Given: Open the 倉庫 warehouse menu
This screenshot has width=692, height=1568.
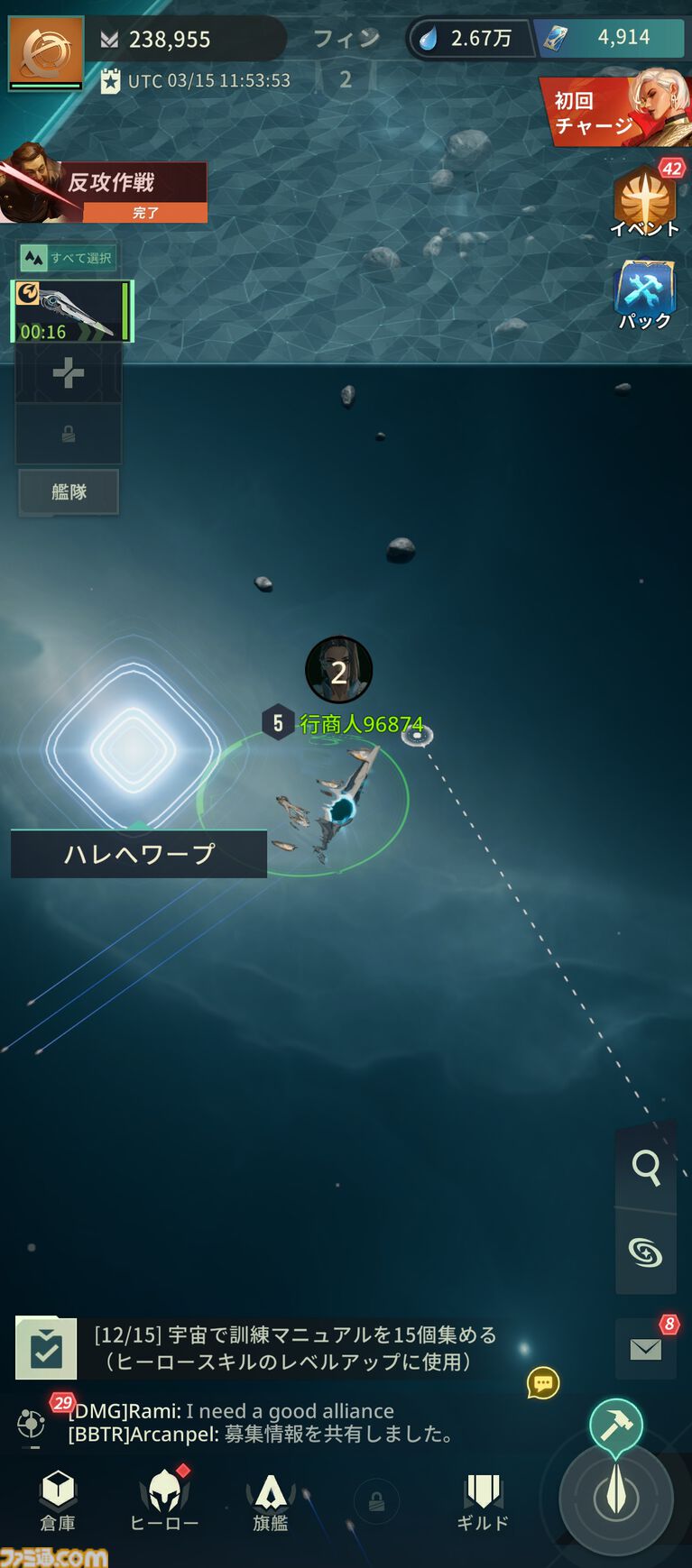Looking at the screenshot, I should coord(58,1501).
